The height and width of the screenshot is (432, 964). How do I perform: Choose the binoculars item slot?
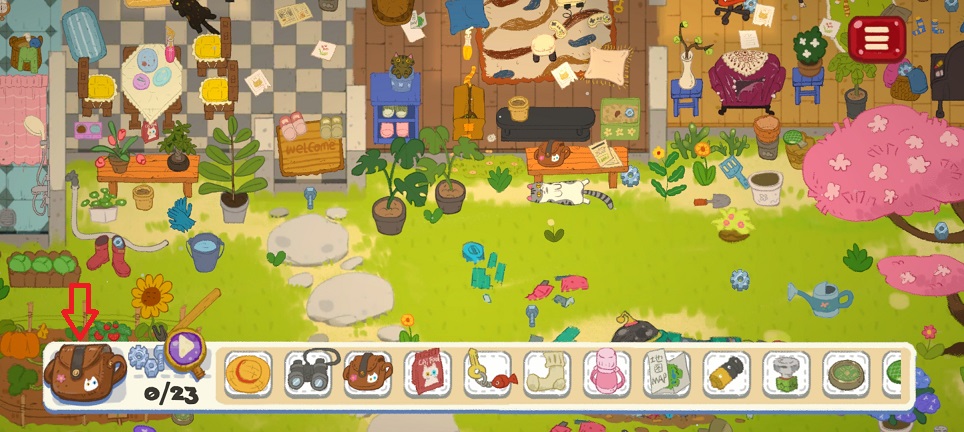(307, 374)
